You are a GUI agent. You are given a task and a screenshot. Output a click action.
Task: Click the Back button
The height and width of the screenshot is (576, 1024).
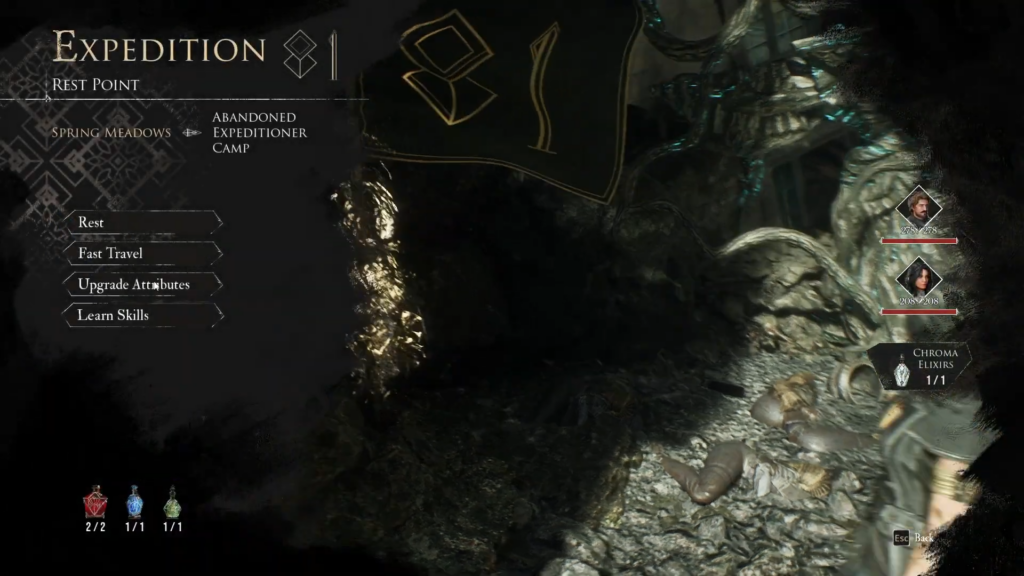(x=915, y=538)
